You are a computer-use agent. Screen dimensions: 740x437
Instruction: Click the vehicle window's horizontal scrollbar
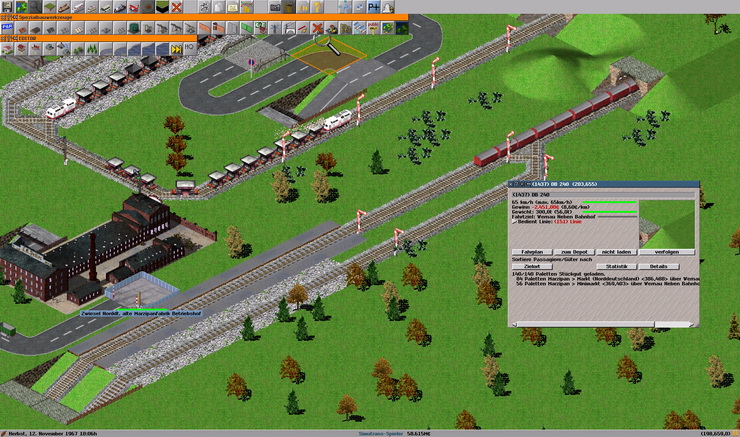coord(600,323)
